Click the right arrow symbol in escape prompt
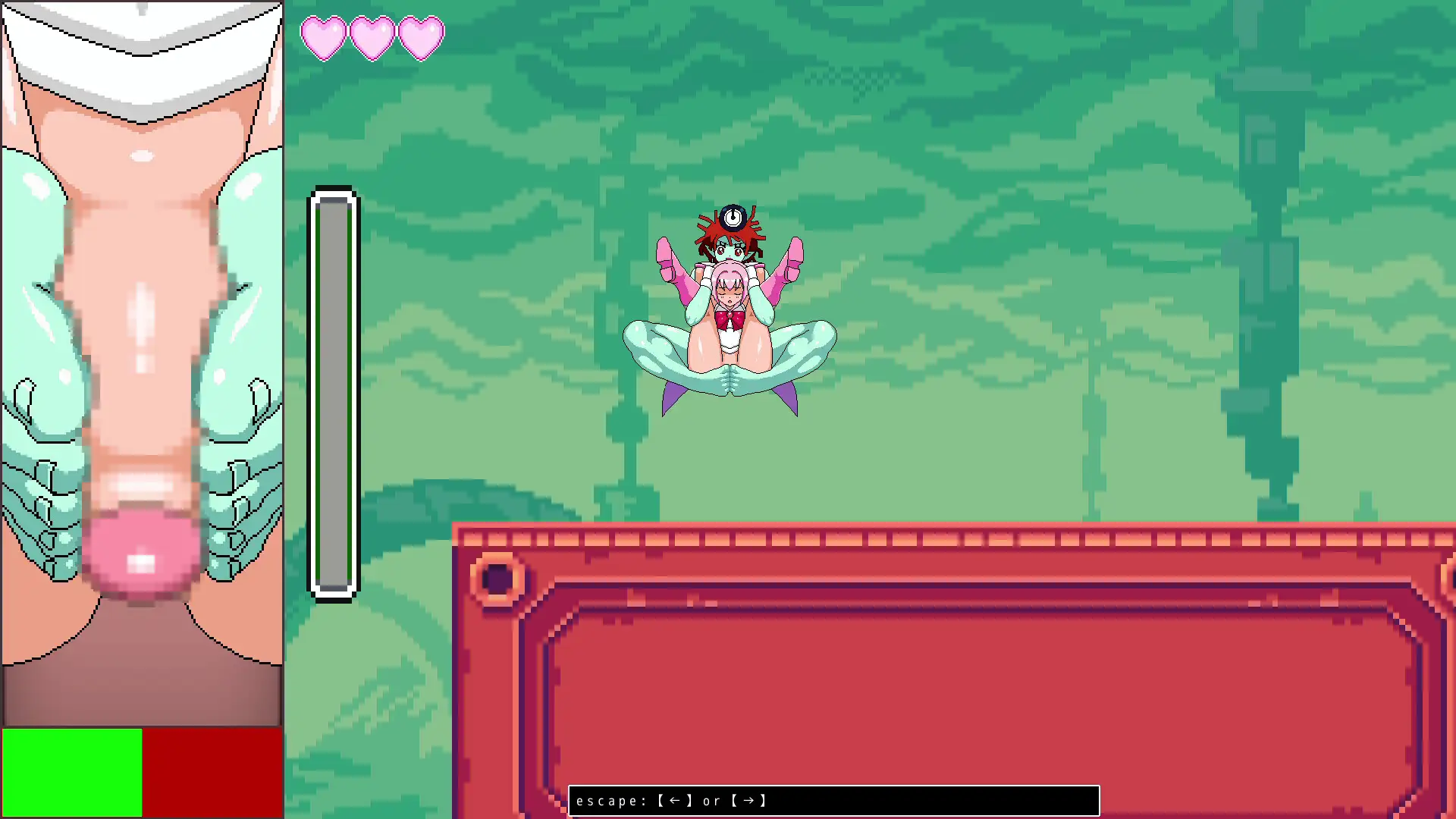1456x819 pixels. [x=749, y=800]
